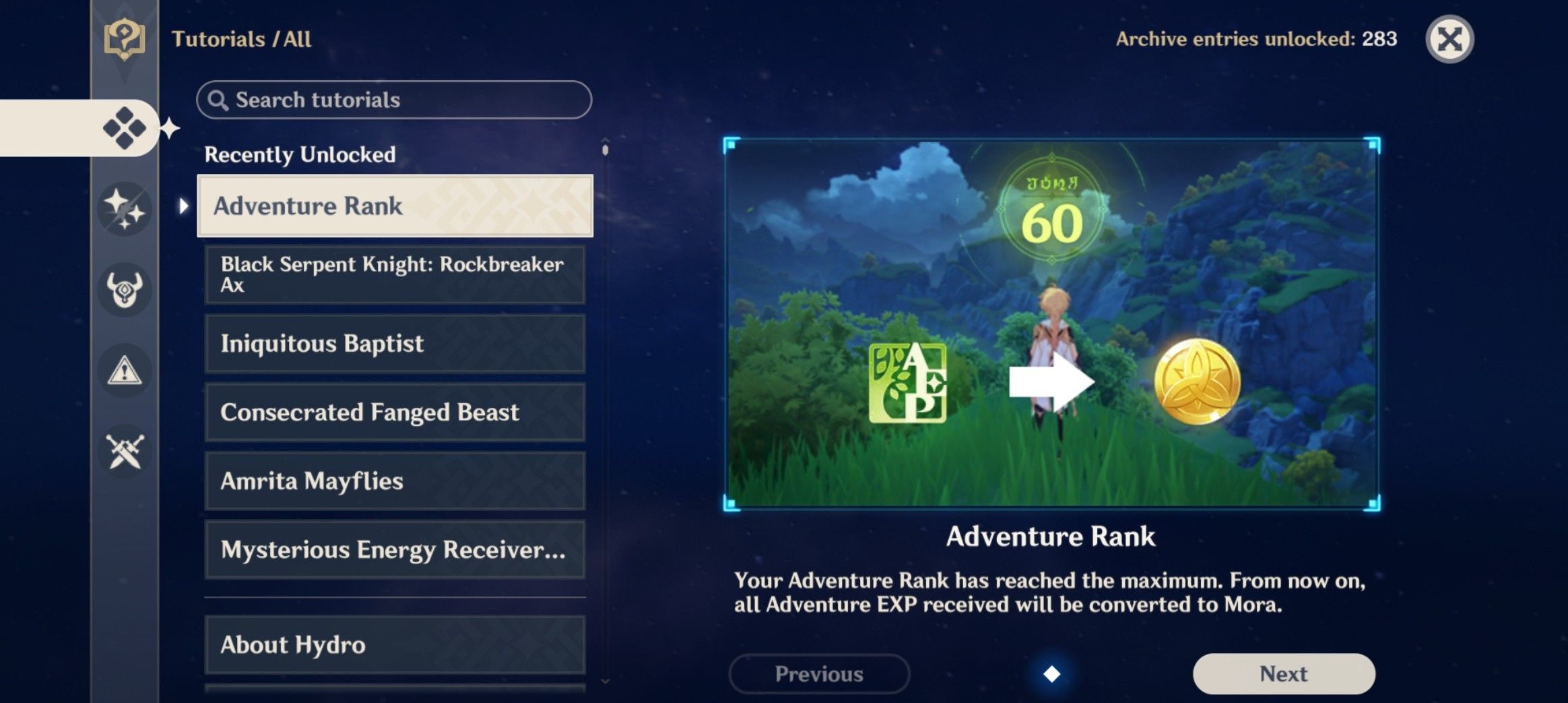Open the Iniquitous Baptist tutorial
The image size is (1568, 703).
394,344
